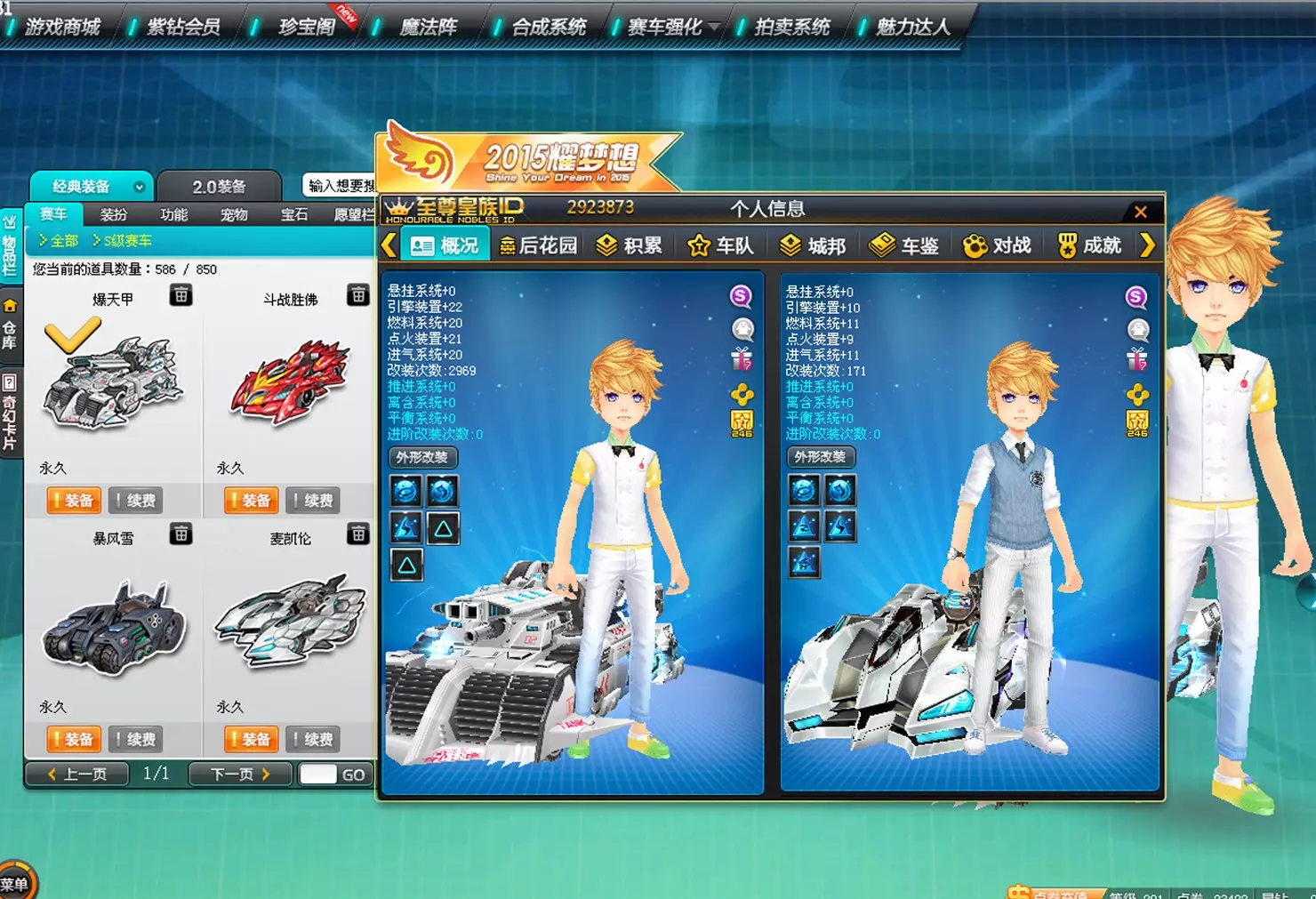Switch to the 宠物 tab
This screenshot has height=899, width=1316.
pyautogui.click(x=233, y=214)
